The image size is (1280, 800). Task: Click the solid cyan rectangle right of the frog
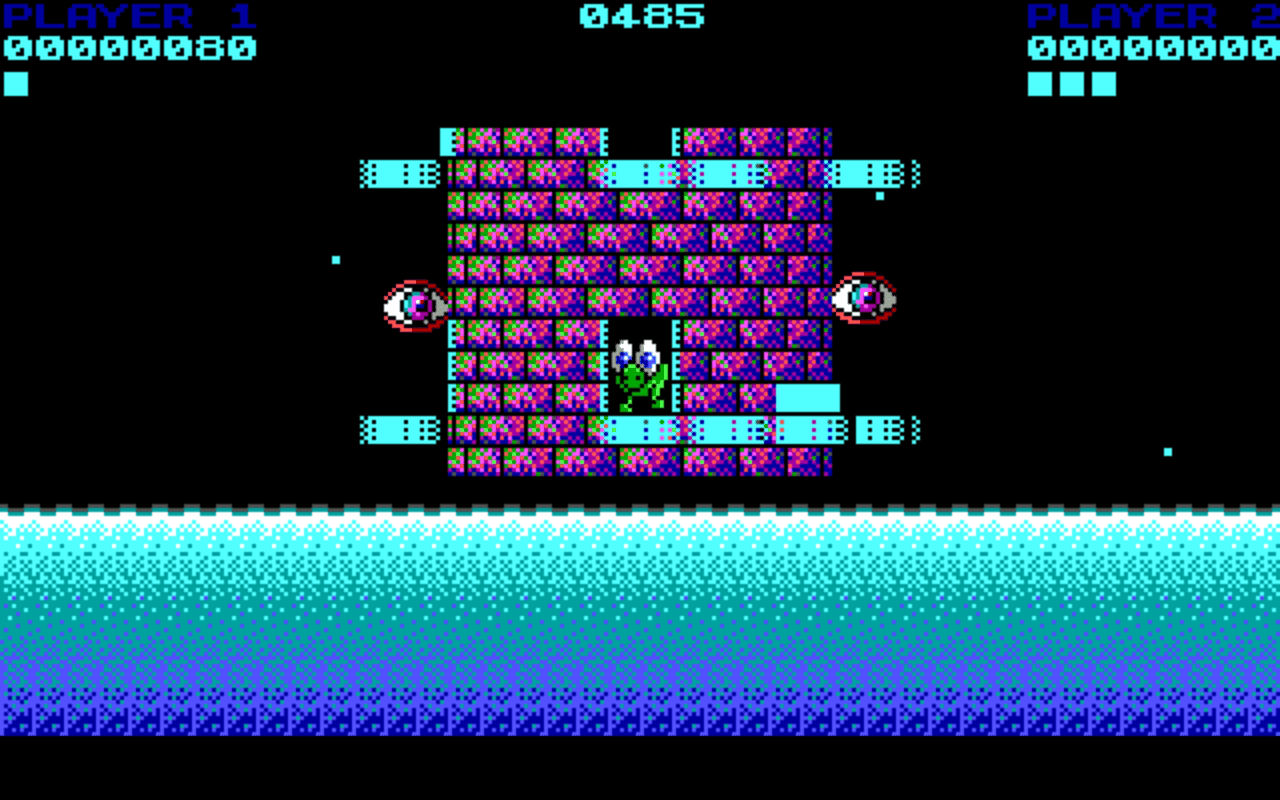click(806, 397)
